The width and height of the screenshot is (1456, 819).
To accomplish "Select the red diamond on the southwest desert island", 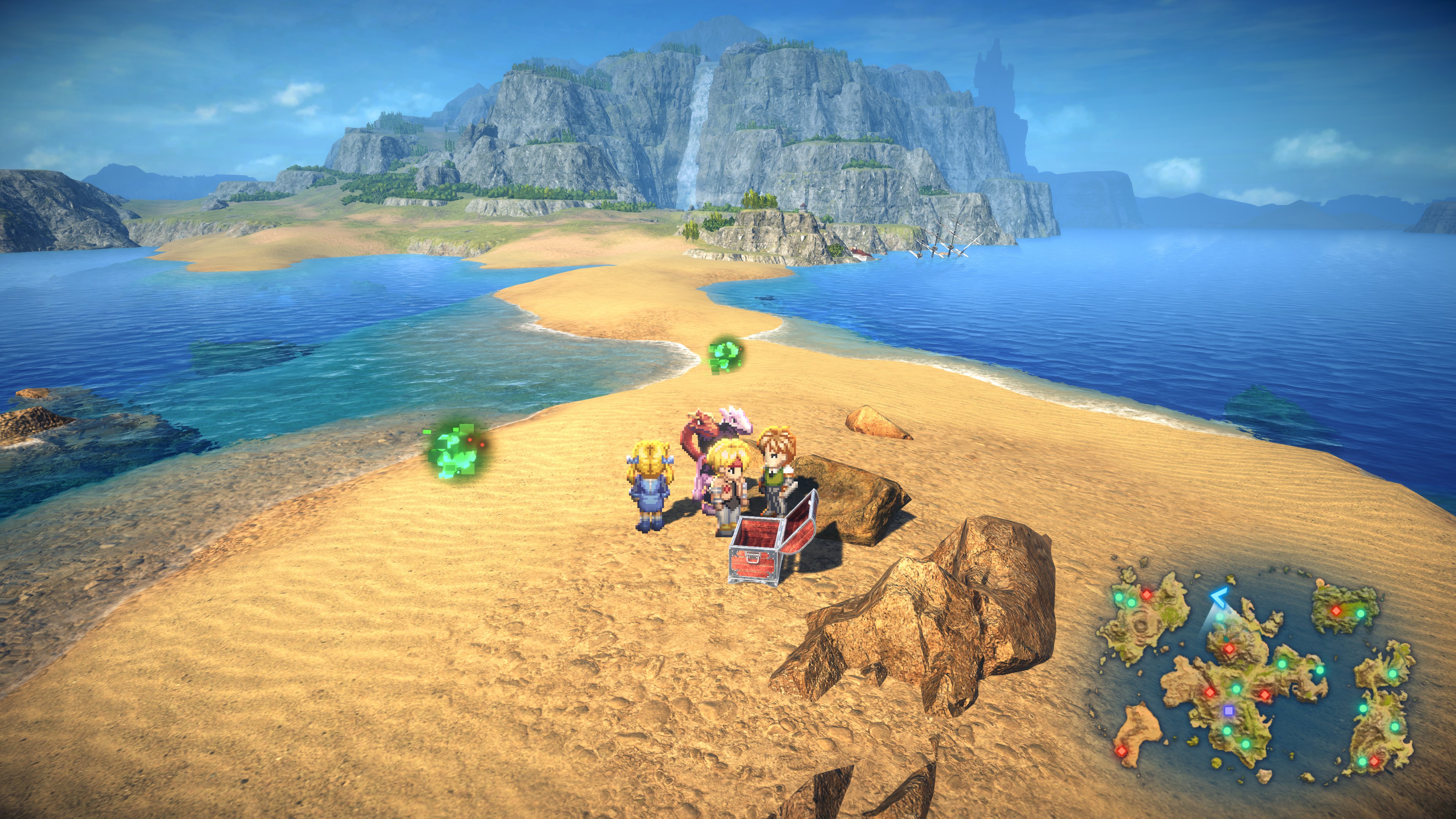I will point(1121,751).
